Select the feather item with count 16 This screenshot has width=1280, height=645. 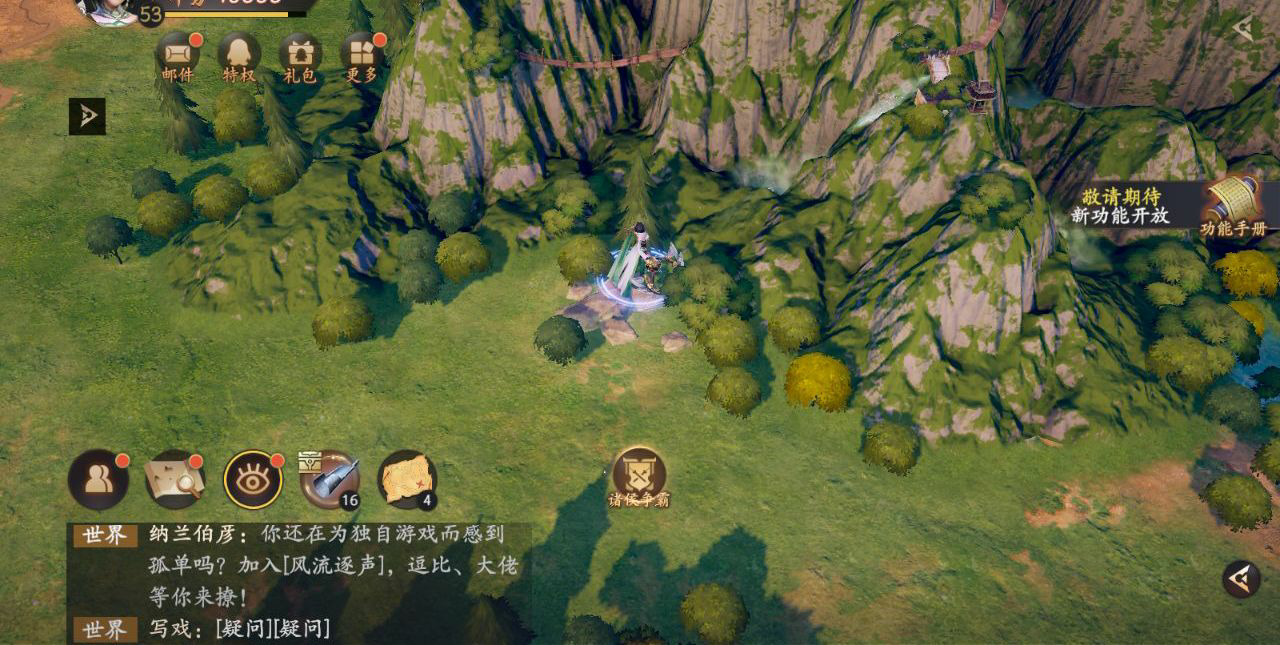point(330,479)
